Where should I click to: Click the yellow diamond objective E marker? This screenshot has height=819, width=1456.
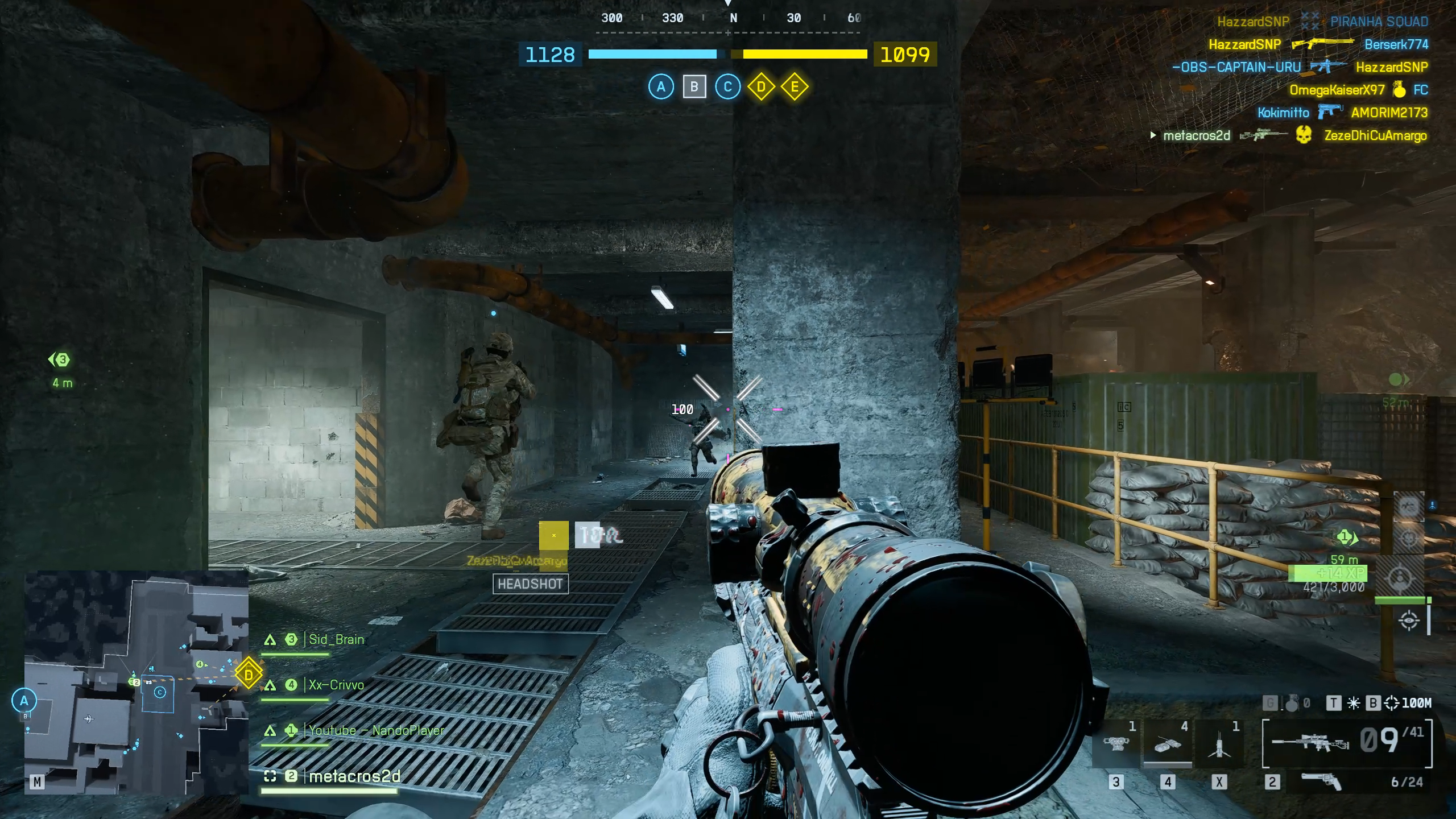click(795, 87)
